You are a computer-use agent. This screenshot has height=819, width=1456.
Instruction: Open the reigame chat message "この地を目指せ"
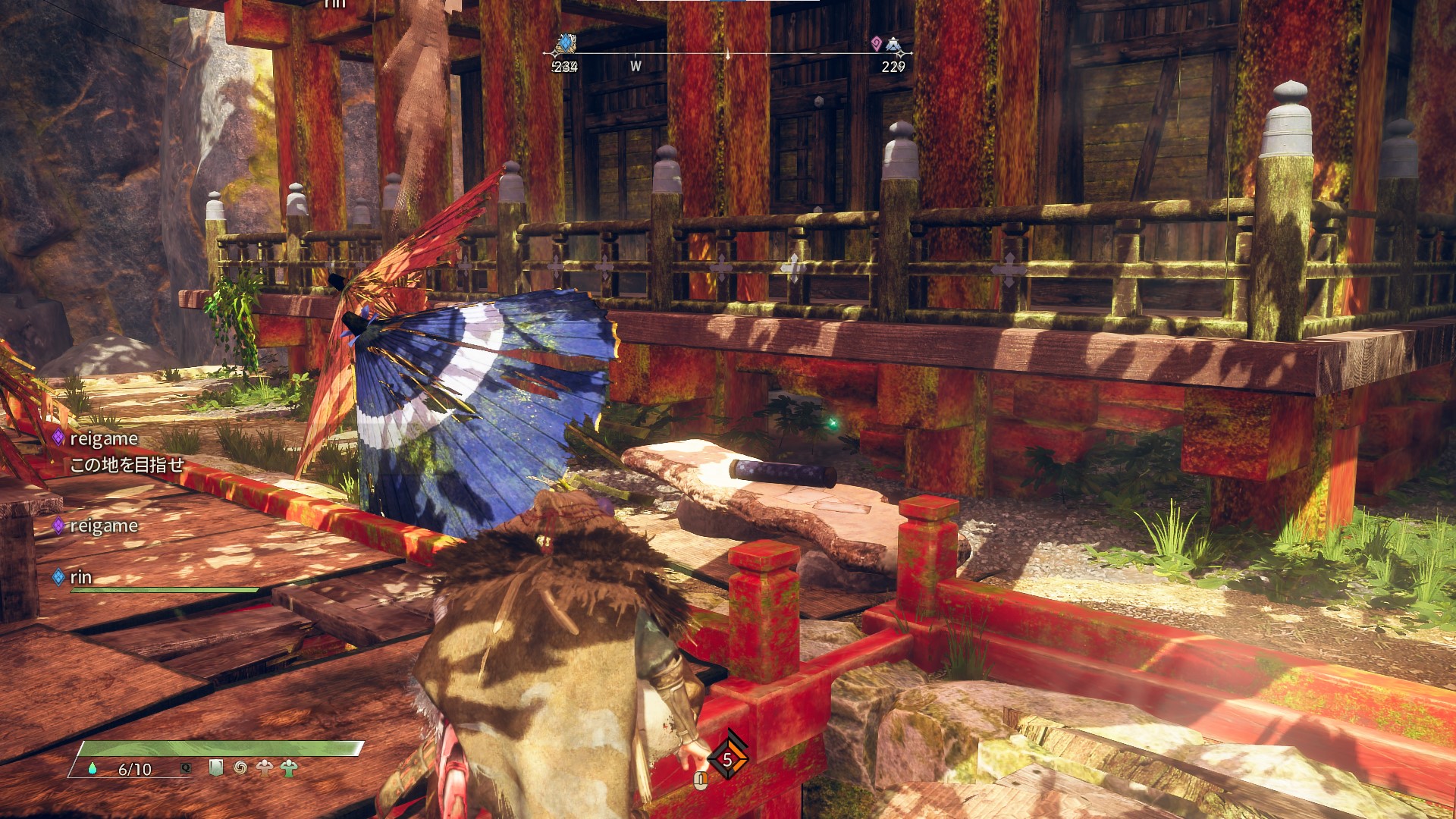pos(127,465)
